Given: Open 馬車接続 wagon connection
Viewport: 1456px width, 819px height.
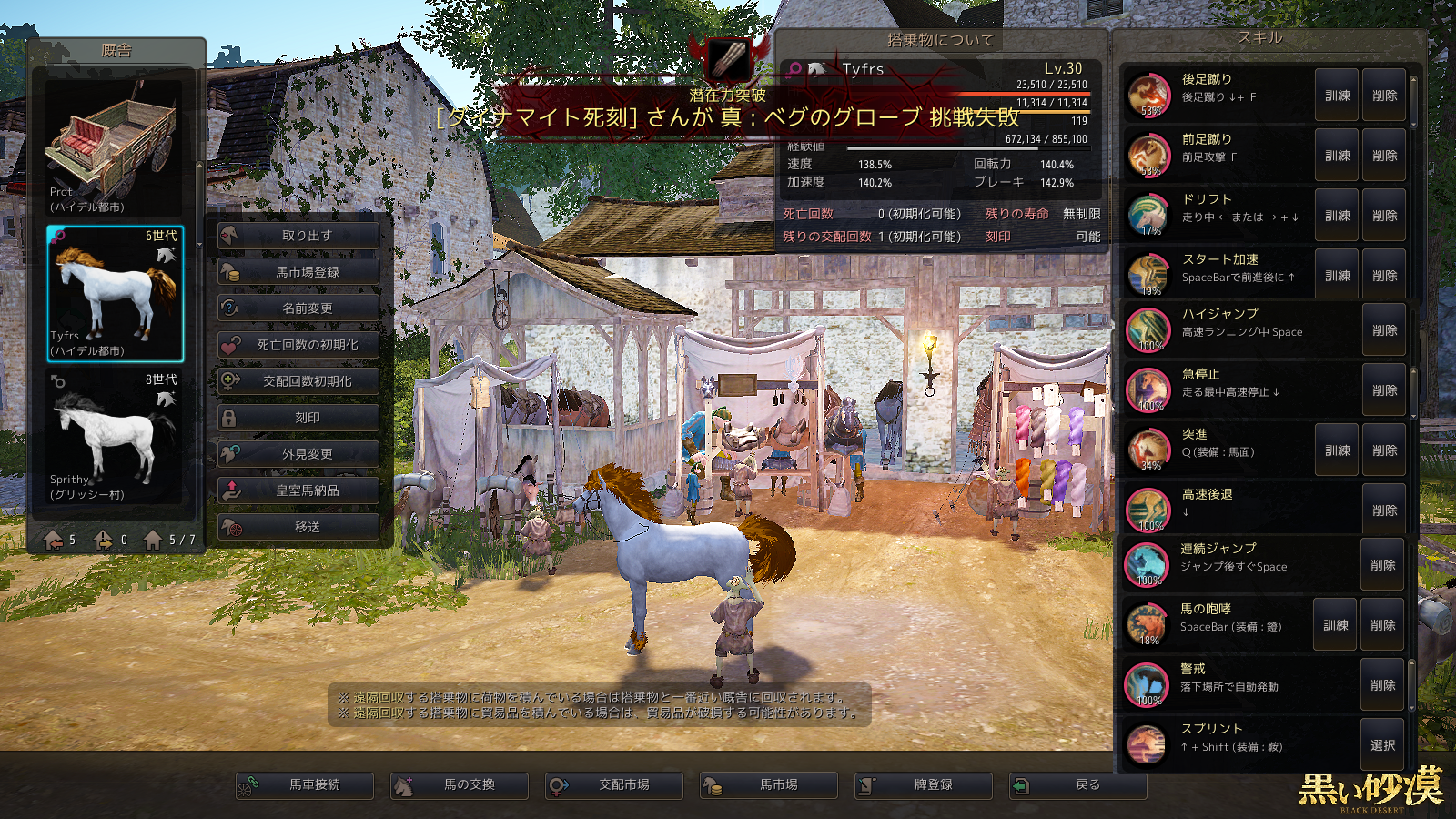Looking at the screenshot, I should [305, 784].
